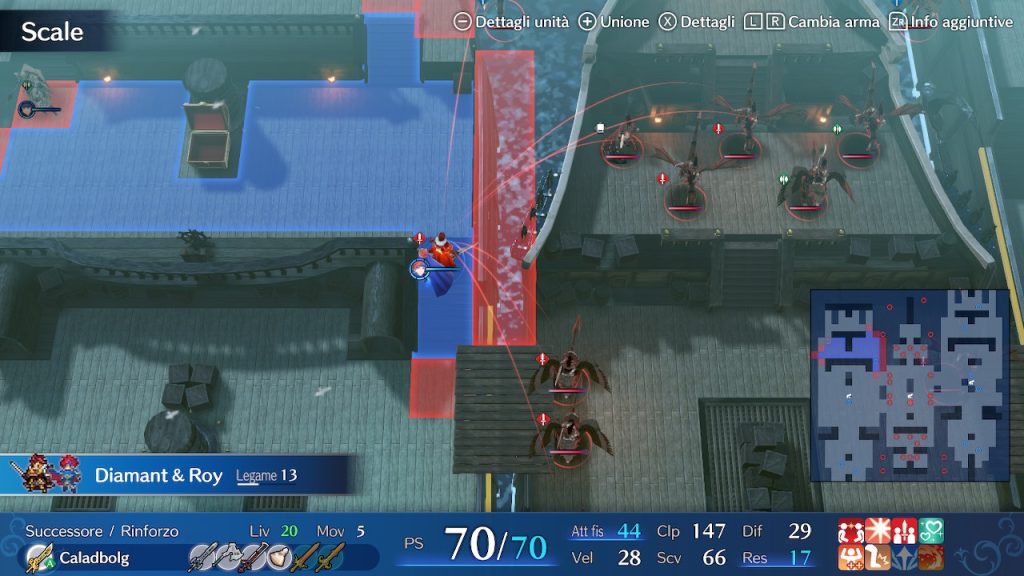Viewport: 1024px width, 576px height.
Task: Show the starburst skill icon details
Action: (x=877, y=531)
